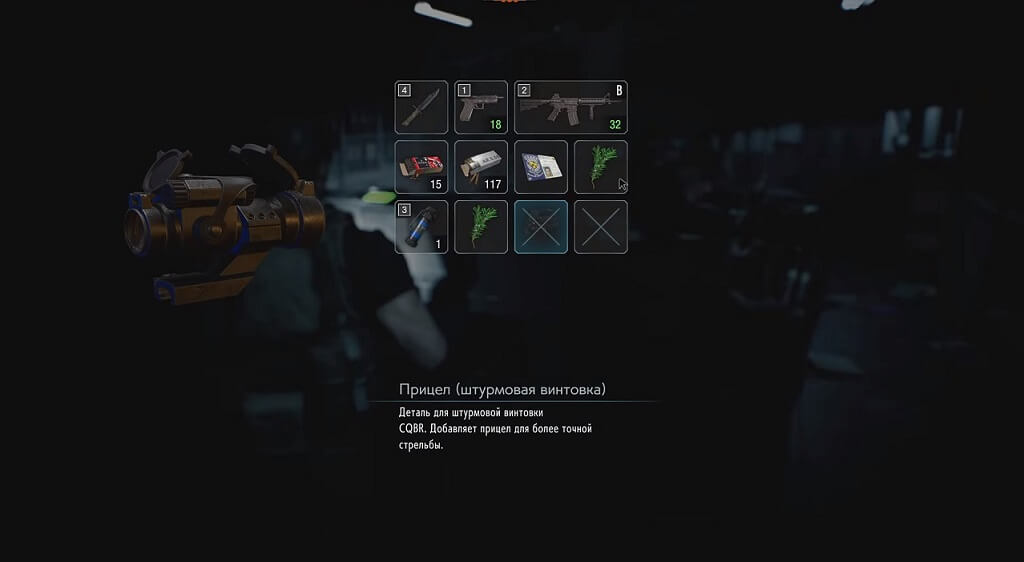
Task: Click the highlighted blue crossed-out slot
Action: (541, 227)
